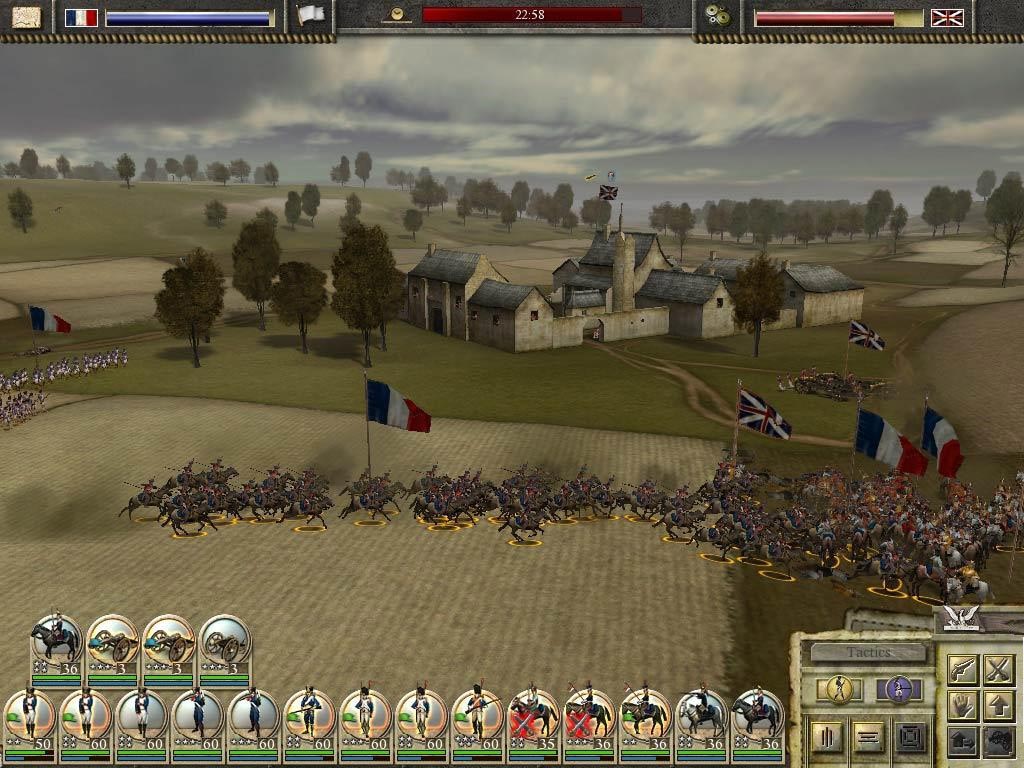Toggle the blue firing soldier tactics mode
This screenshot has height=768, width=1024.
tap(898, 690)
